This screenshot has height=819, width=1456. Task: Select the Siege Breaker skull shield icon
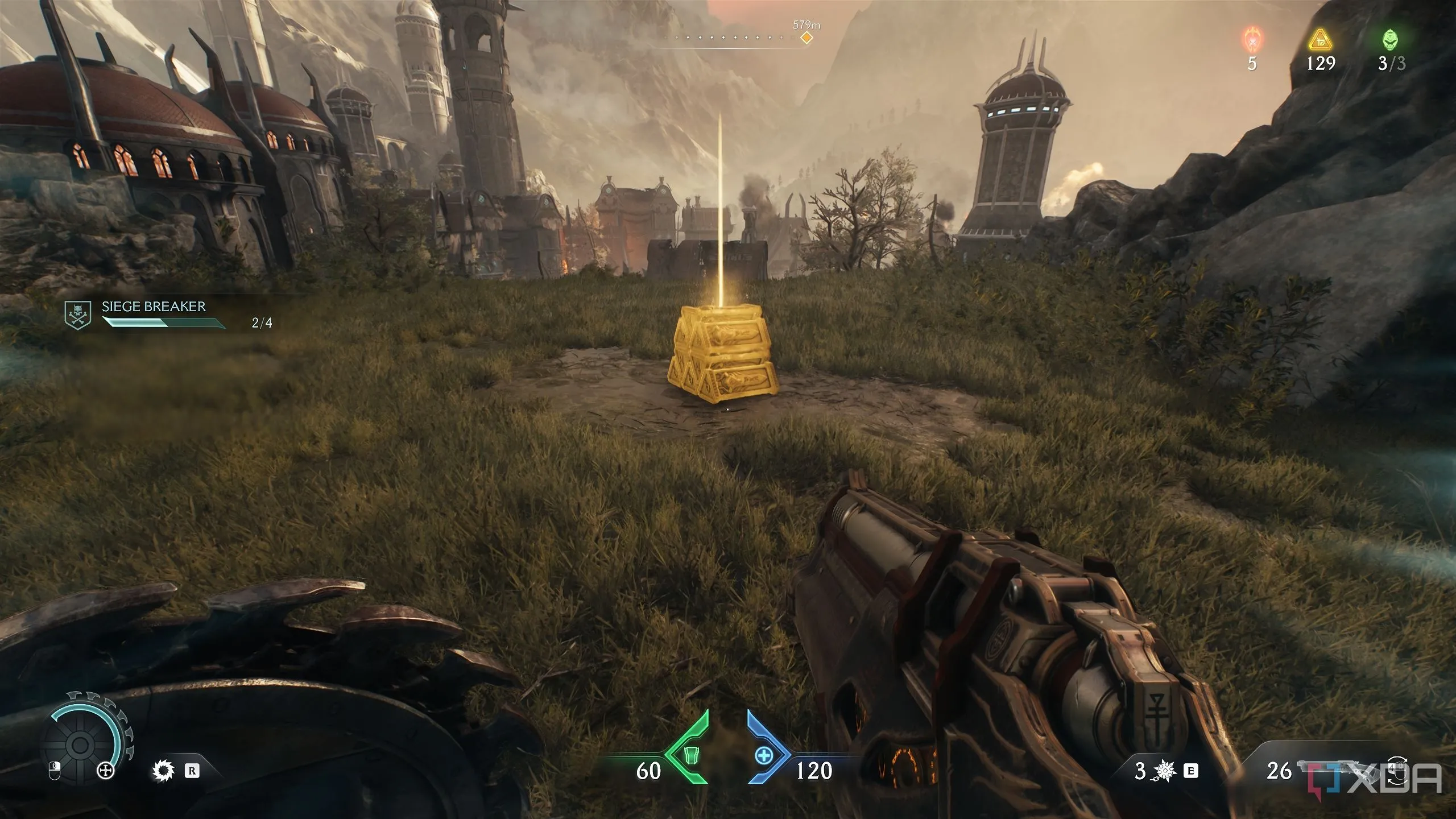pyautogui.click(x=78, y=315)
